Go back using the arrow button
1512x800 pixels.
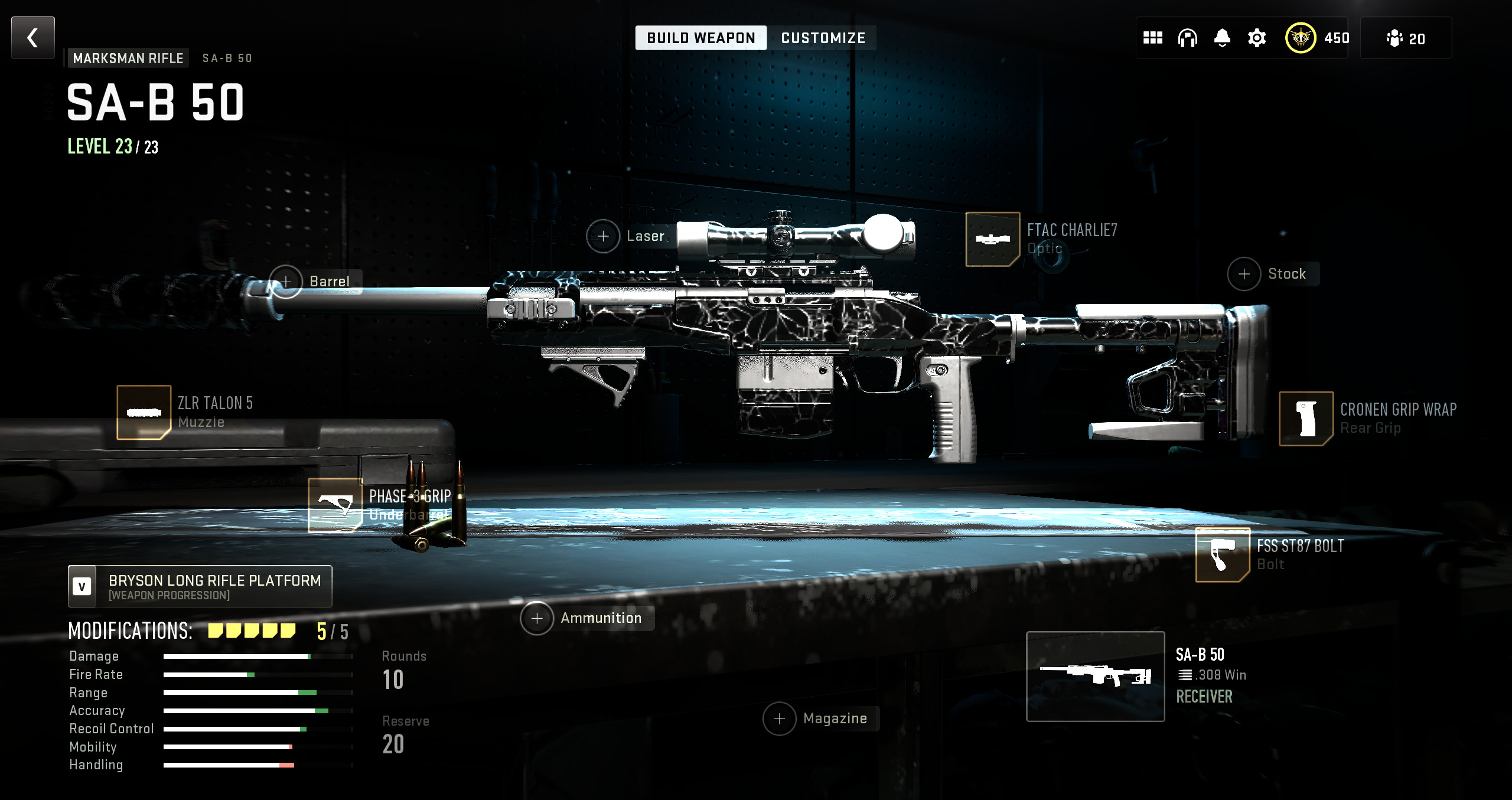point(33,38)
